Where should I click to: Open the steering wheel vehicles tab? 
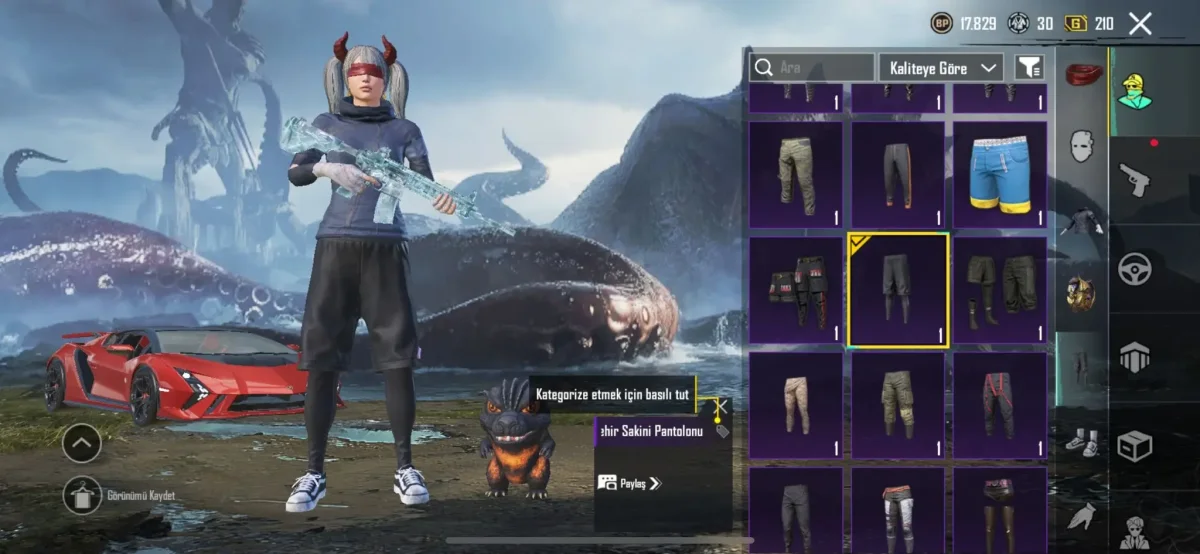coord(1134,268)
